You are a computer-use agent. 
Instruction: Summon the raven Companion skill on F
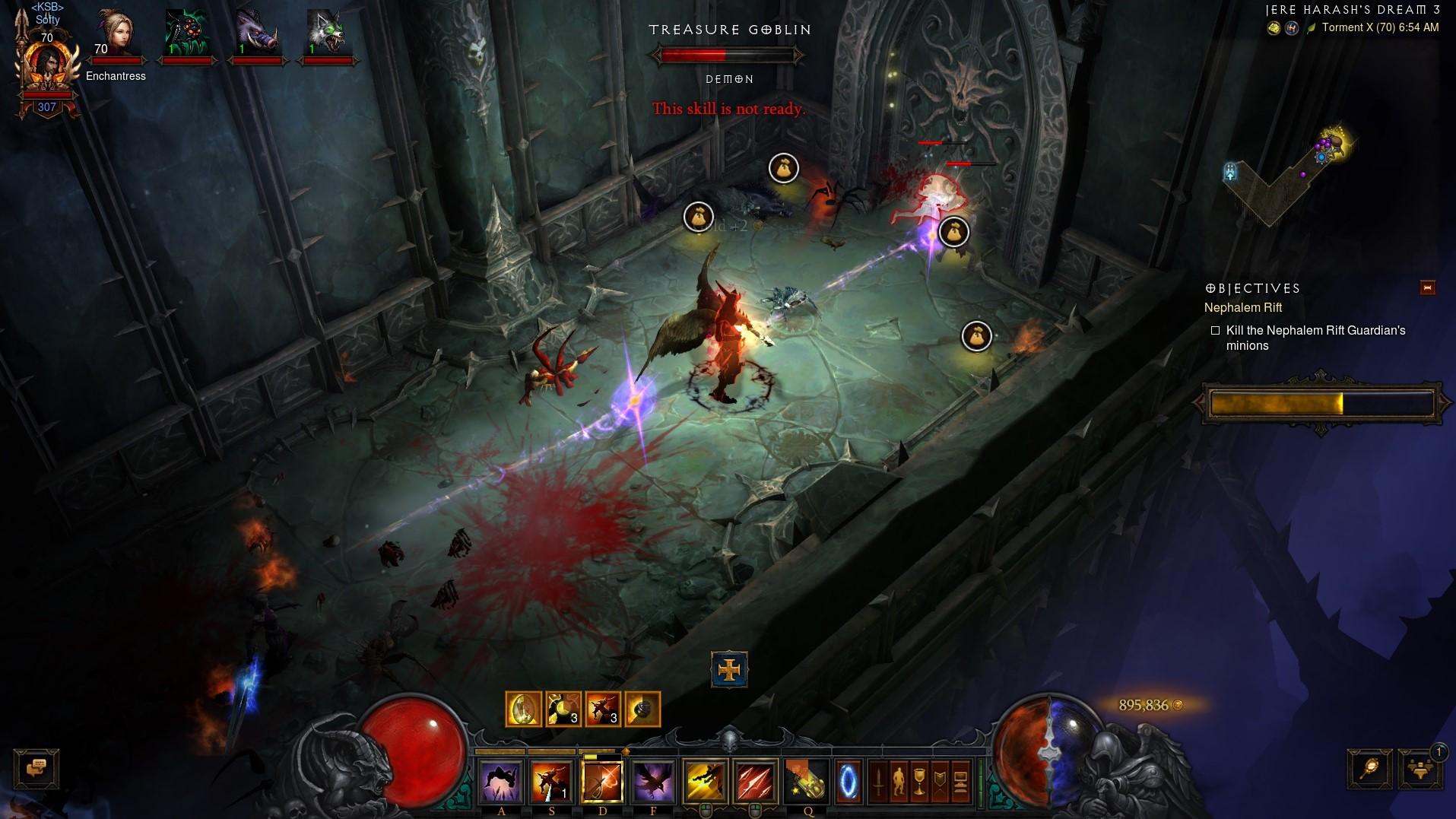point(653,781)
